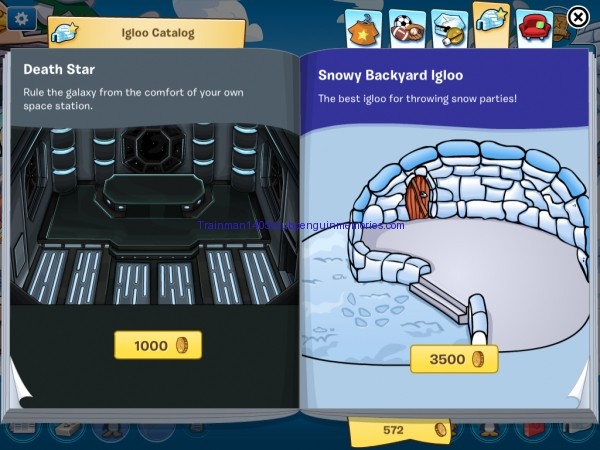Image resolution: width=600 pixels, height=450 pixels.
Task: Switch to the clothing shirt catalog tab
Action: pos(362,27)
